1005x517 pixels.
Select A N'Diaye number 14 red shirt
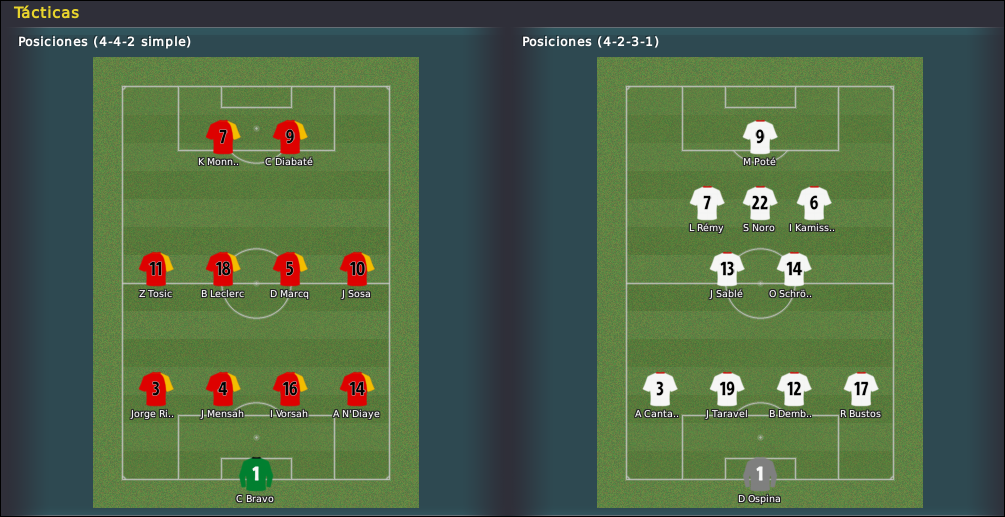click(x=356, y=389)
